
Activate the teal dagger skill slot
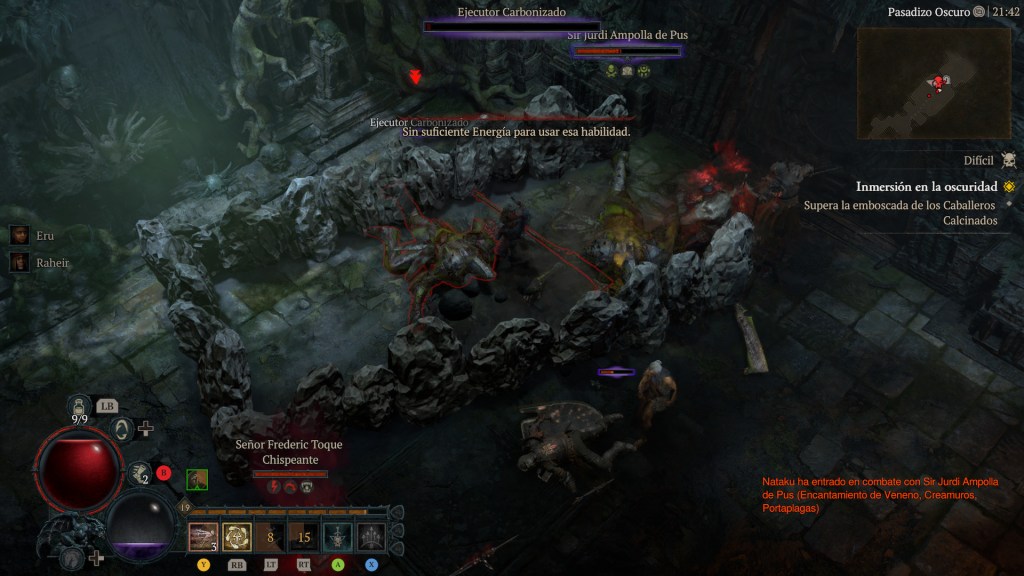click(338, 537)
